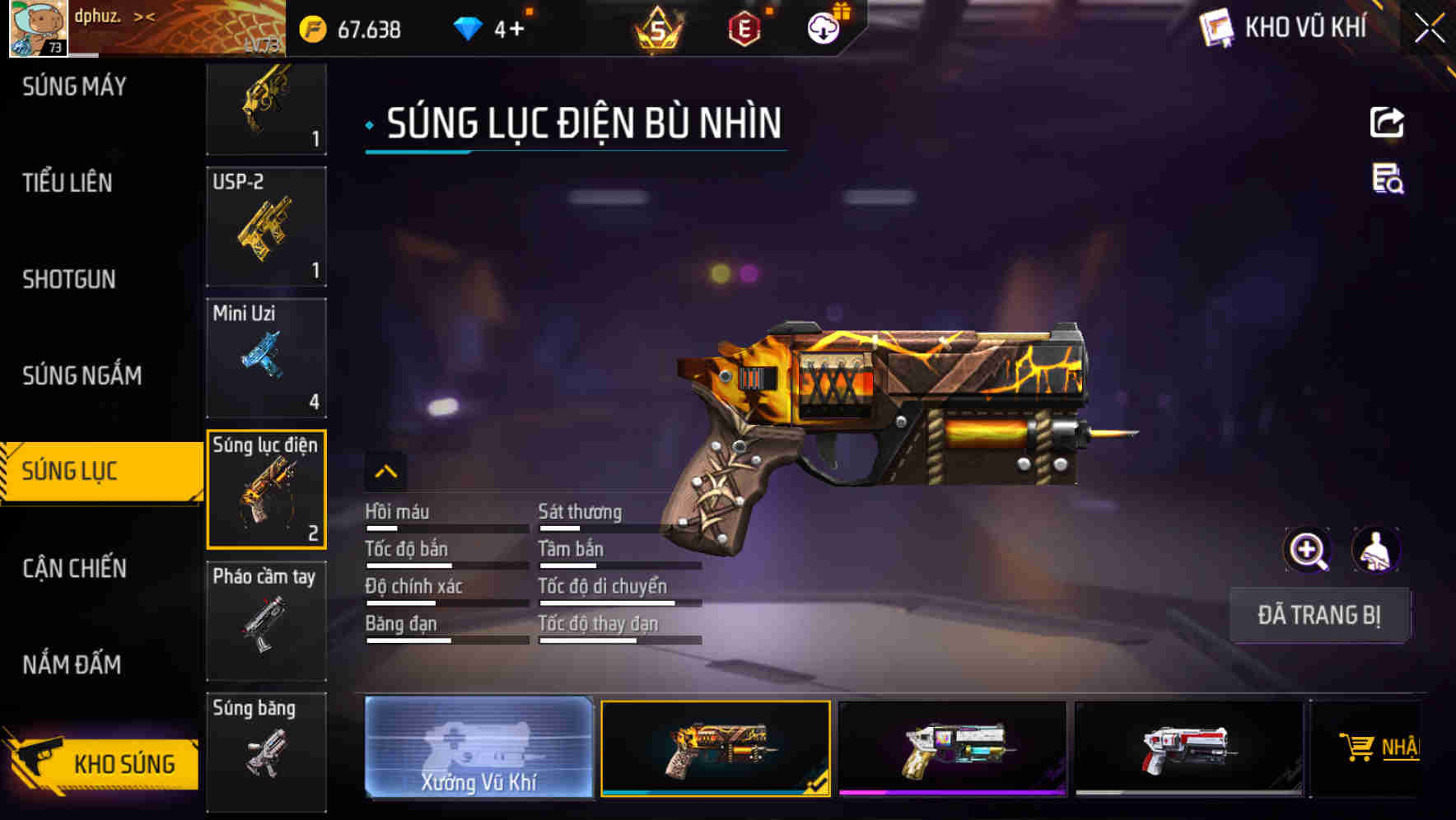The height and width of the screenshot is (820, 1456).
Task: Select the Súng lục điện skin showing count 2
Action: (265, 488)
